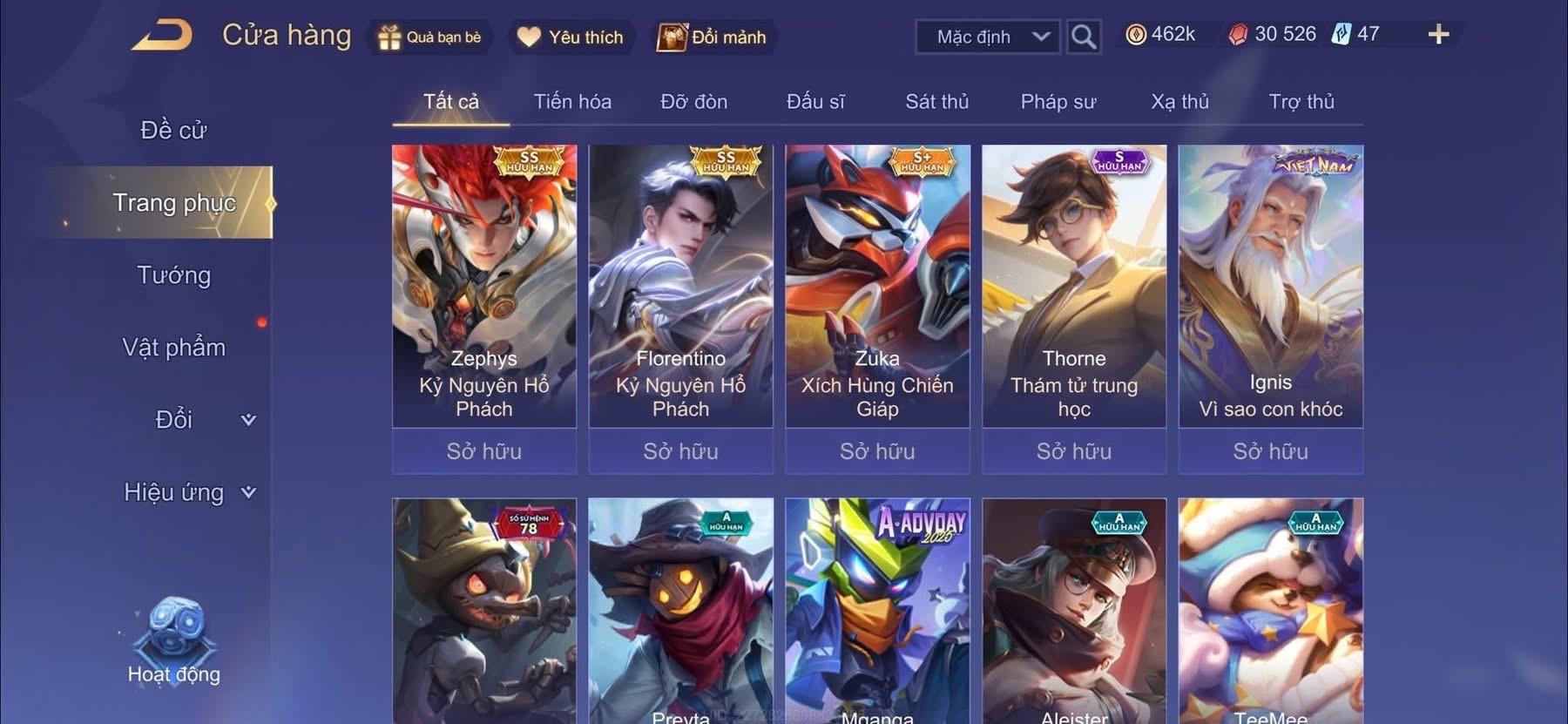Open the Đổi mảnh fragment exchange
Screen dimensions: 1568x724
713,37
